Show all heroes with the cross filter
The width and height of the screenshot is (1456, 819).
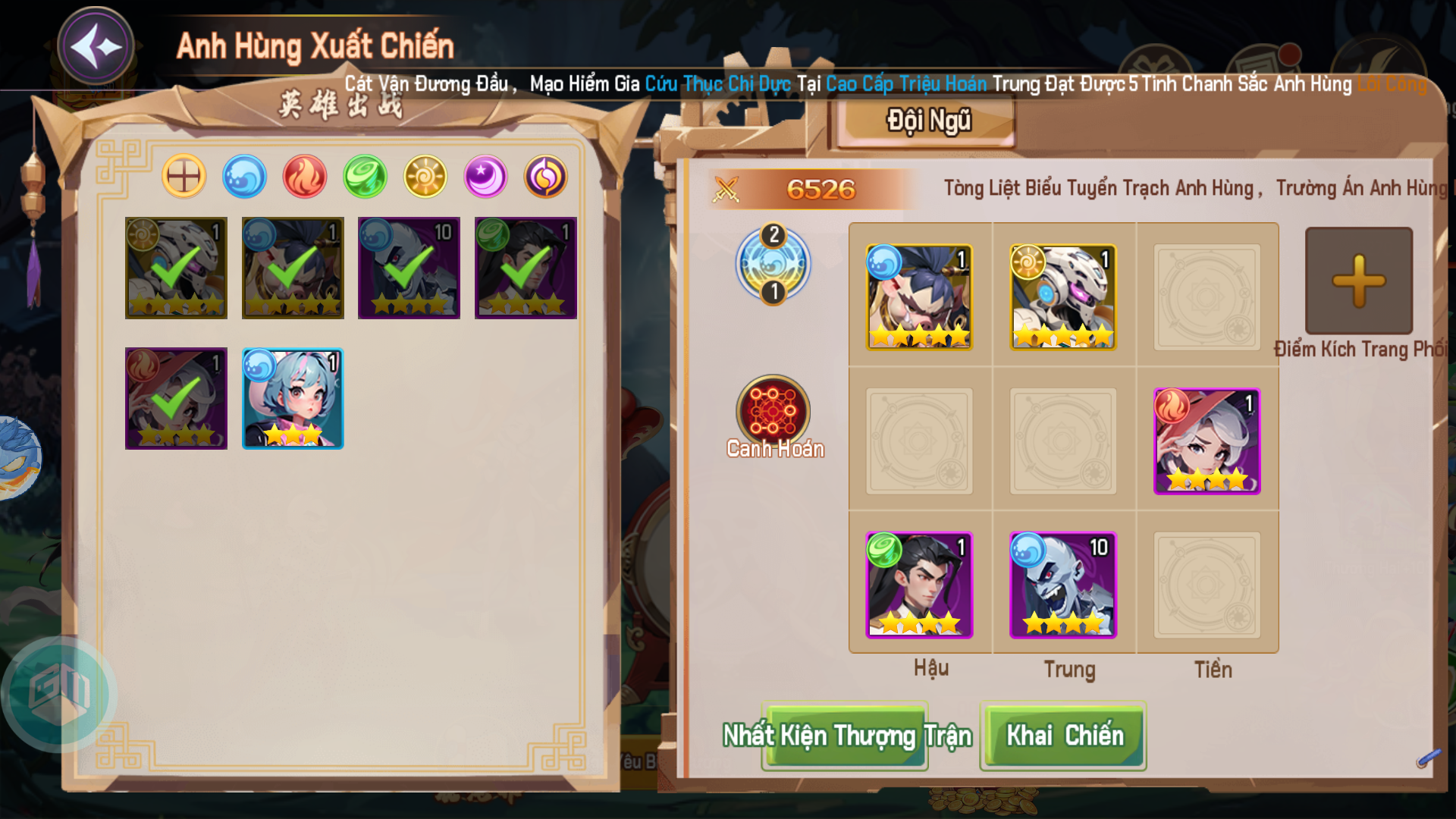click(184, 177)
